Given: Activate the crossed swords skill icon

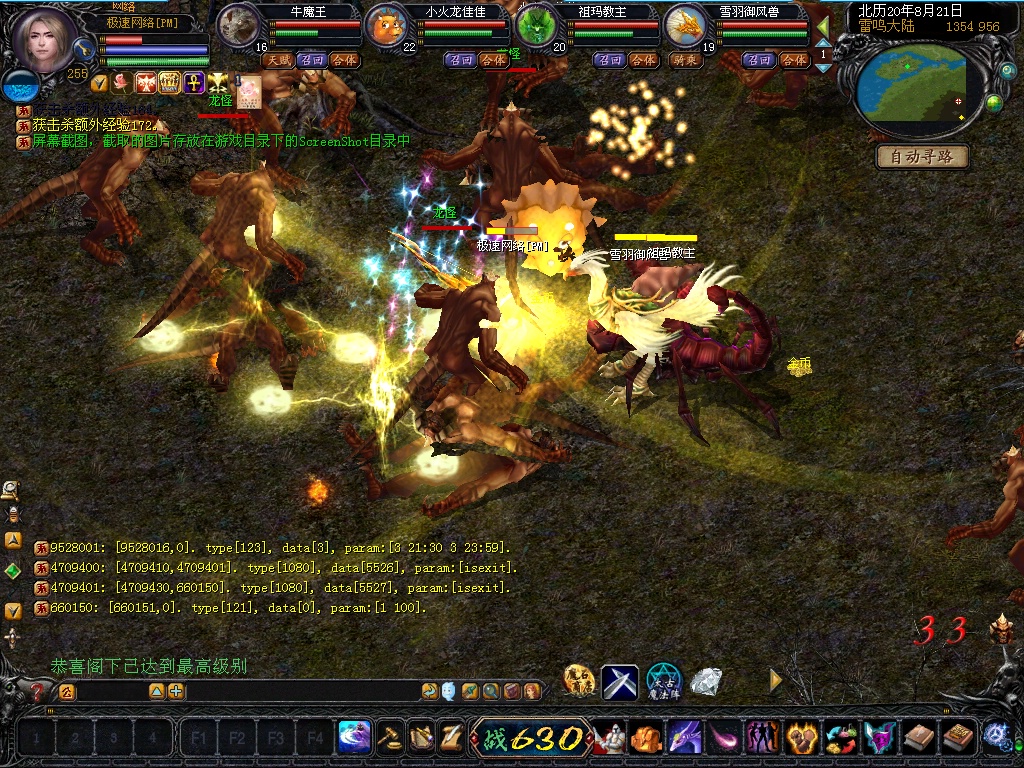Looking at the screenshot, I should click(619, 682).
